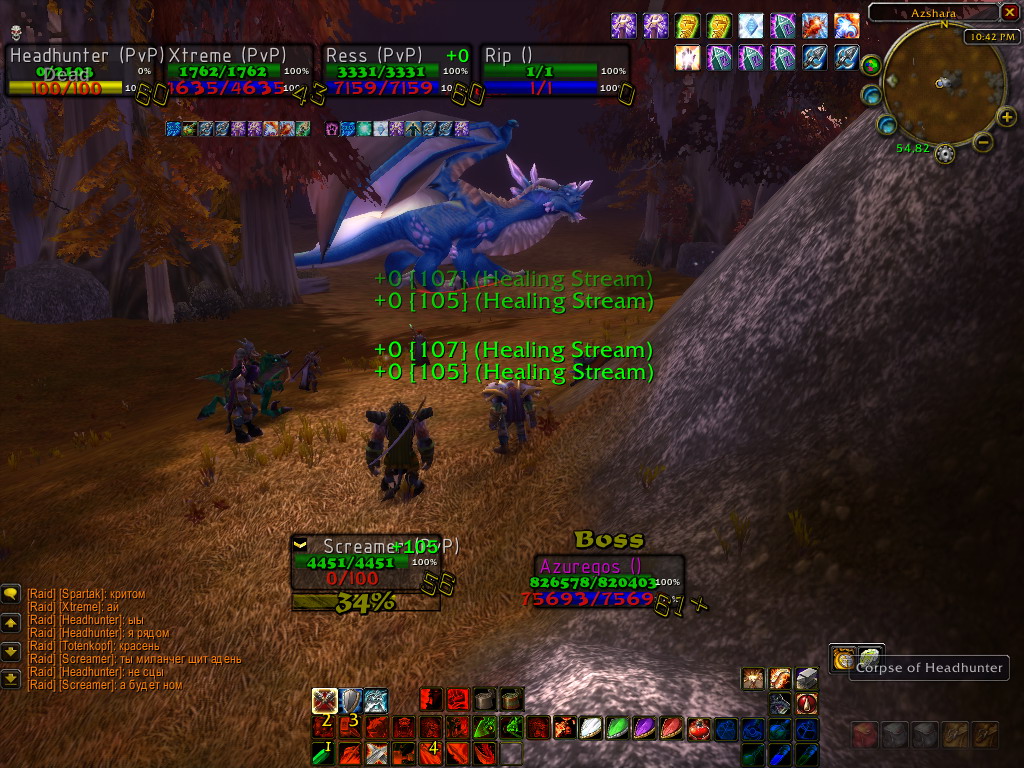Switch to the shield defensive stance
This screenshot has height=768, width=1024.
click(x=350, y=700)
